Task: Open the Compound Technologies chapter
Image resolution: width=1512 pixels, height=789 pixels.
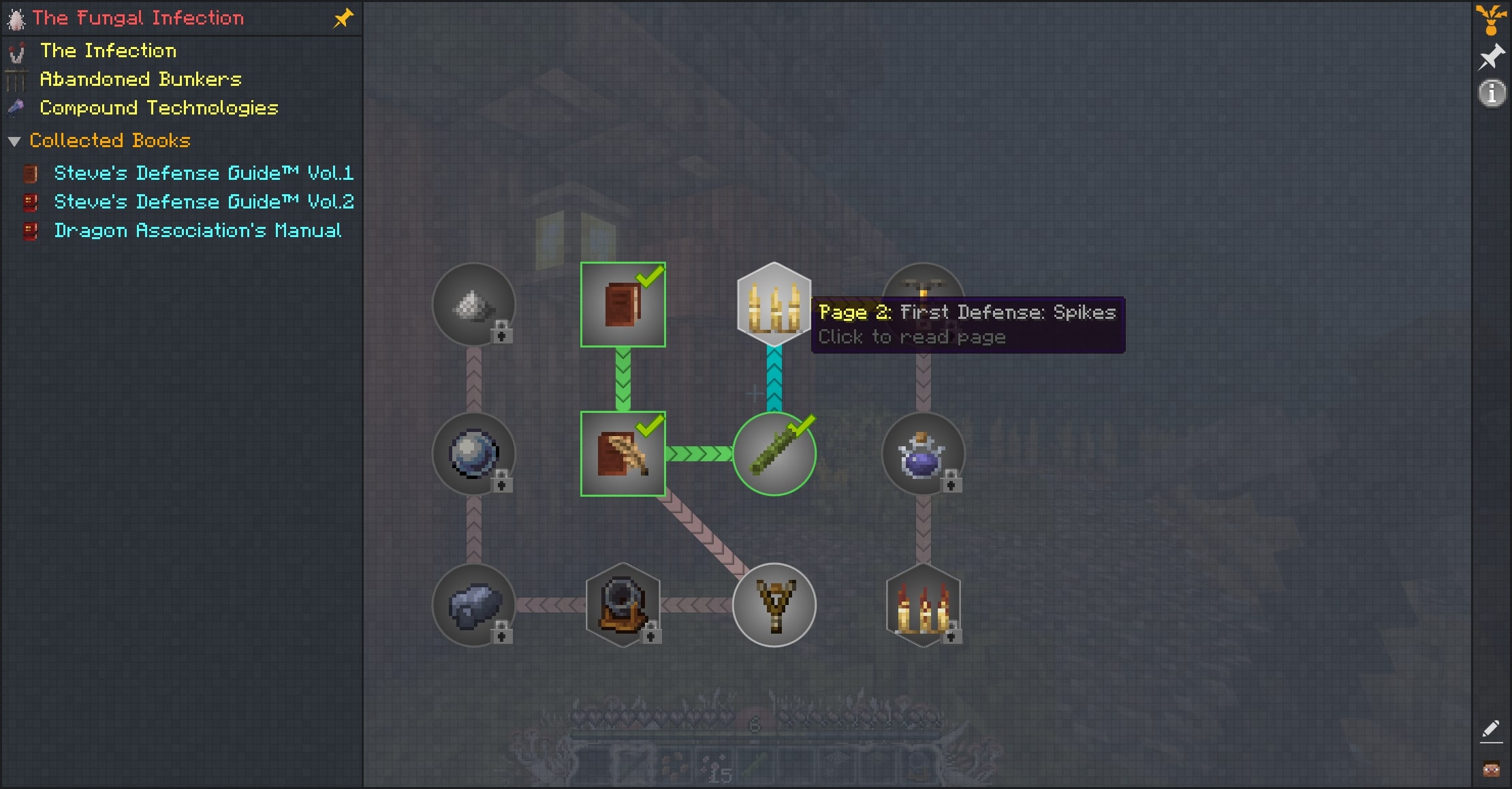Action: [x=158, y=108]
